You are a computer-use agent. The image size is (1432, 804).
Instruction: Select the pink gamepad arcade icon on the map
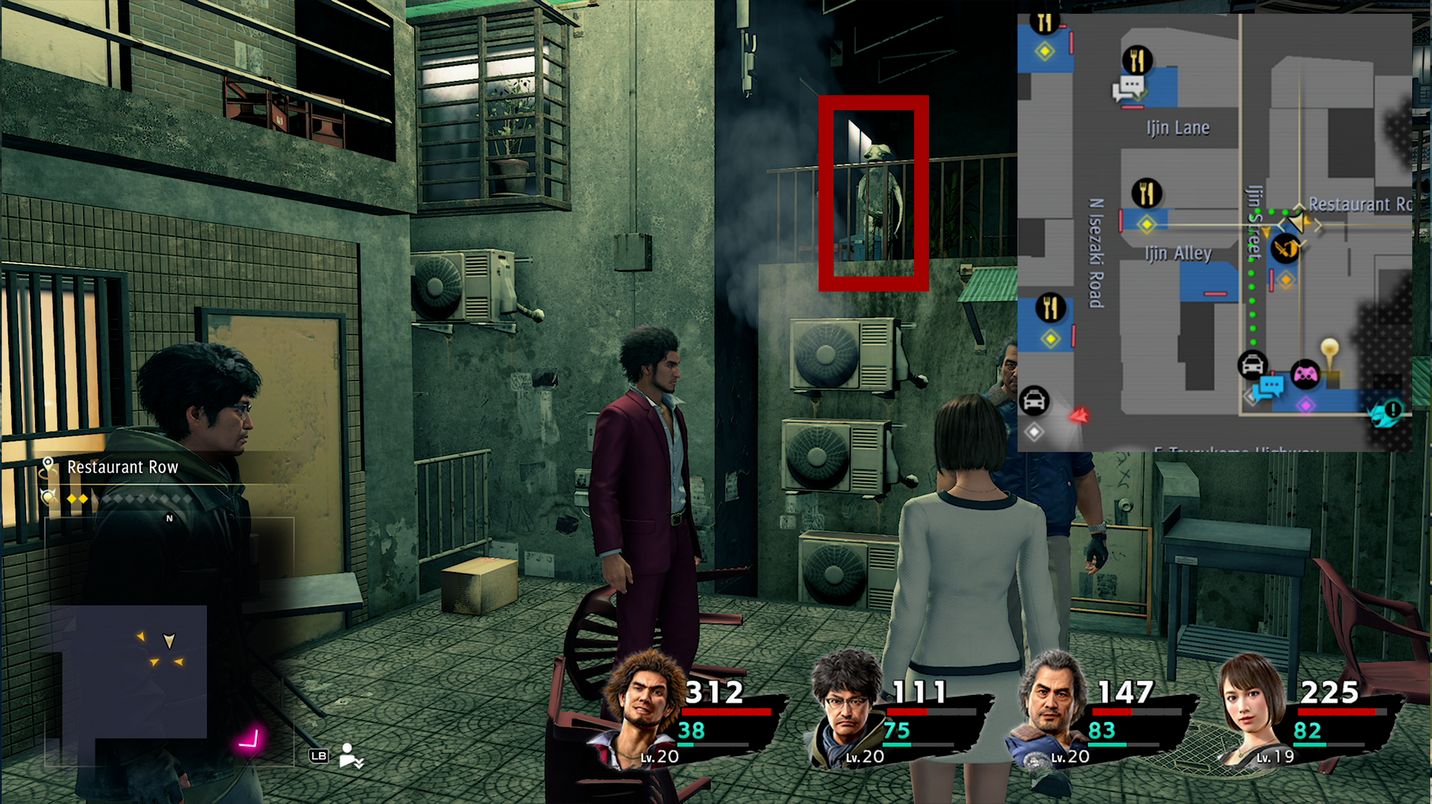tap(1305, 375)
